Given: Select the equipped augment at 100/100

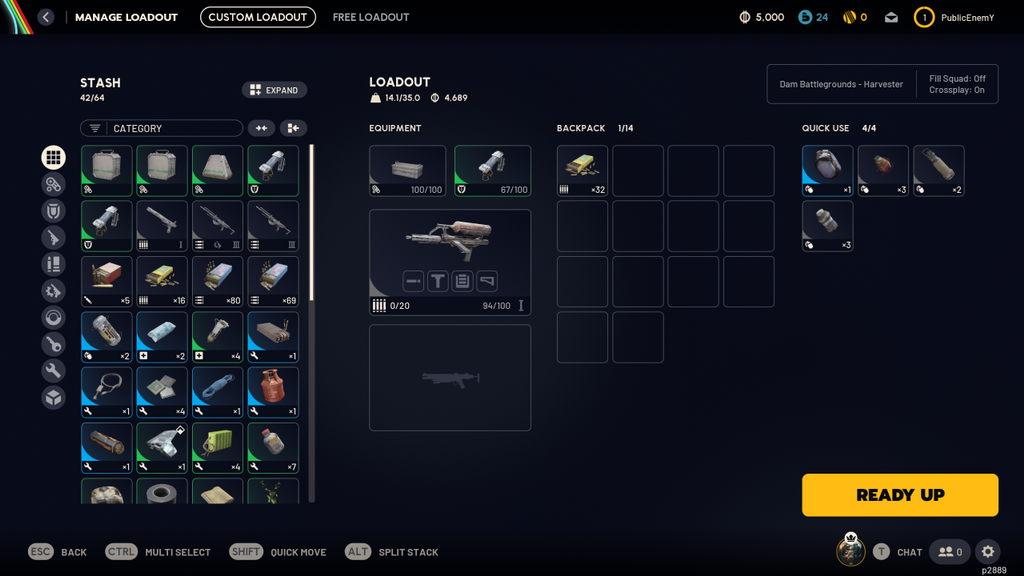Looking at the screenshot, I should click(407, 170).
